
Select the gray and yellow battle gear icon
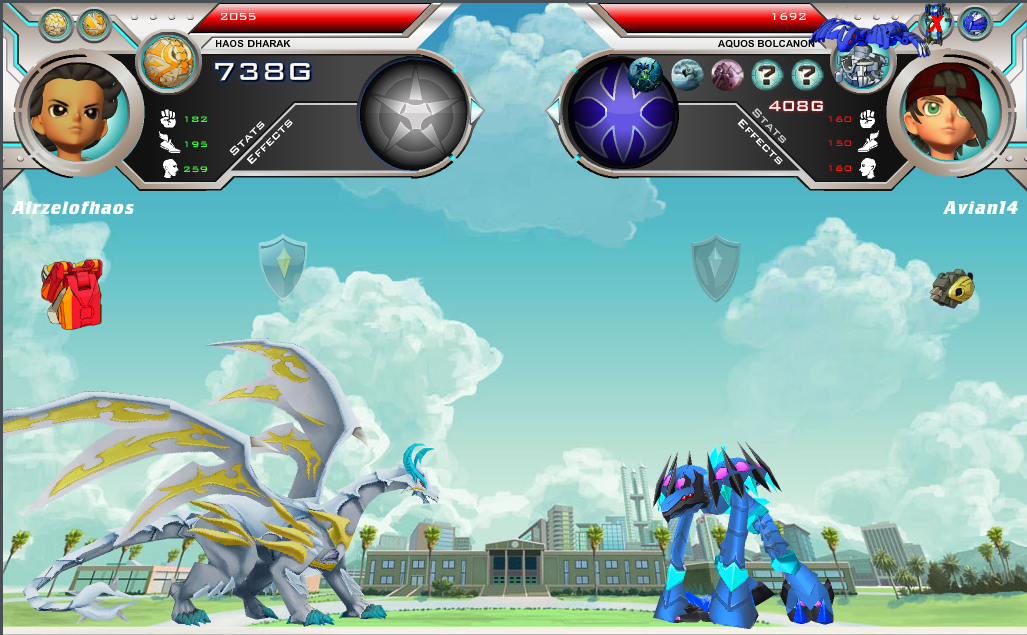click(953, 288)
